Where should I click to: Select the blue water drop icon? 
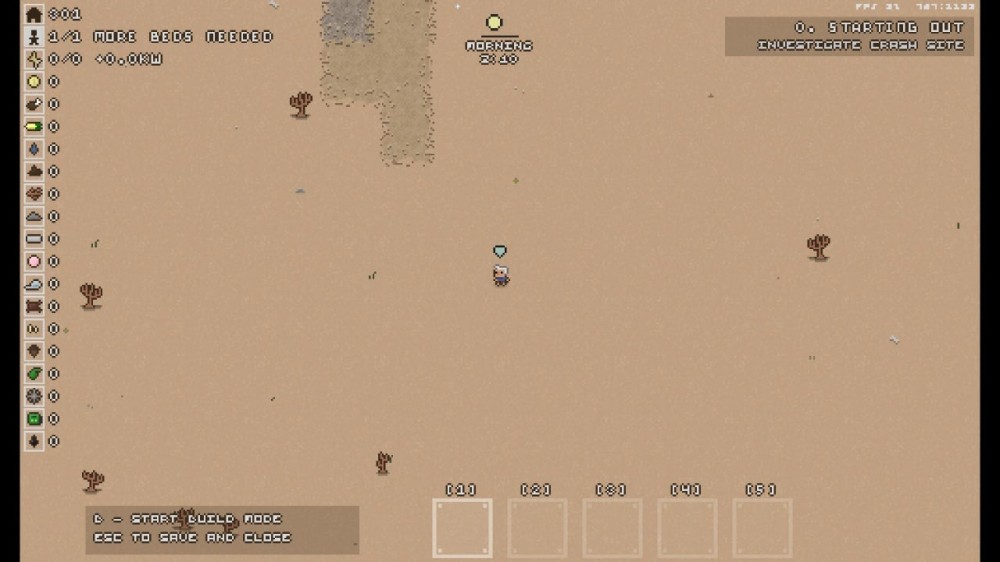[x=34, y=149]
